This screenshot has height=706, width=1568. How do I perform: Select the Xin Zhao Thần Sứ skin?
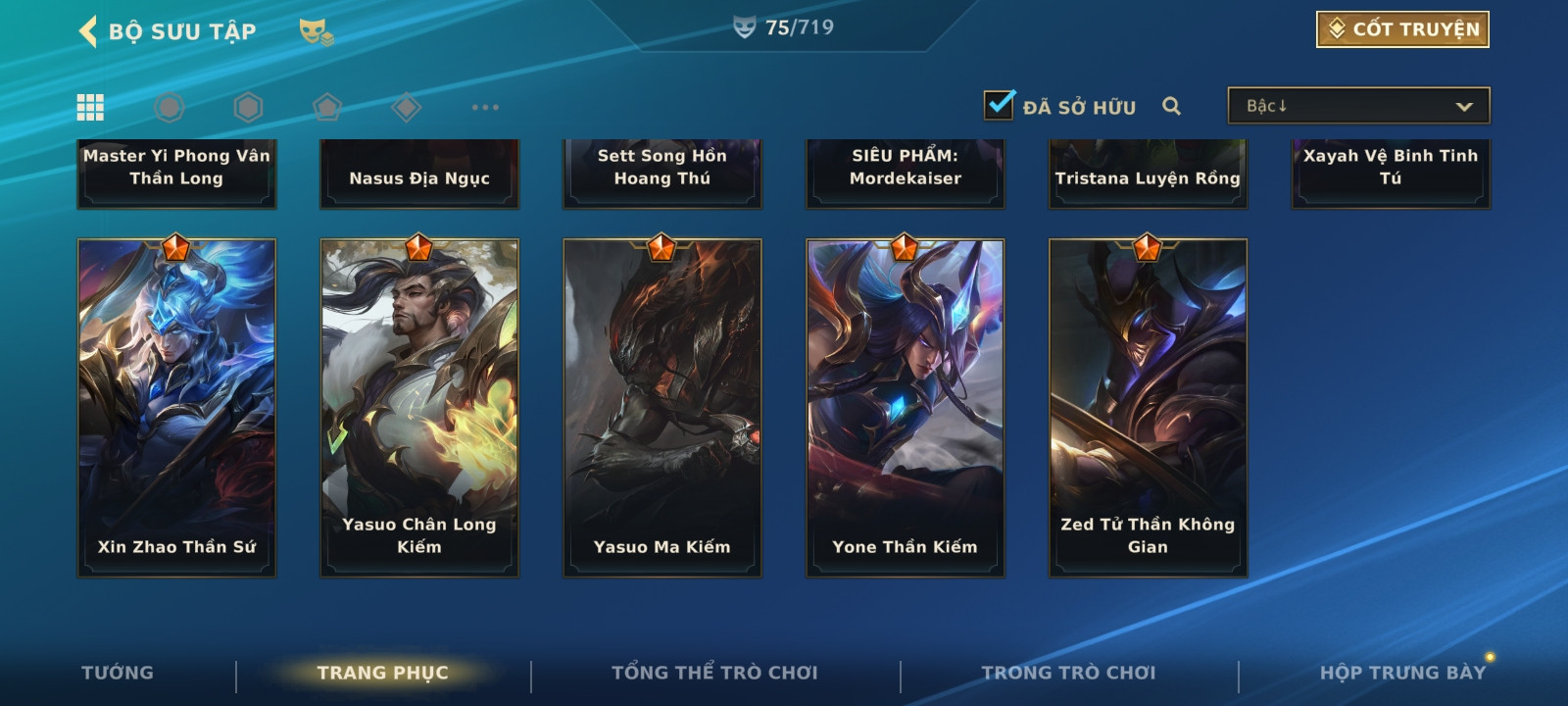tap(176, 407)
